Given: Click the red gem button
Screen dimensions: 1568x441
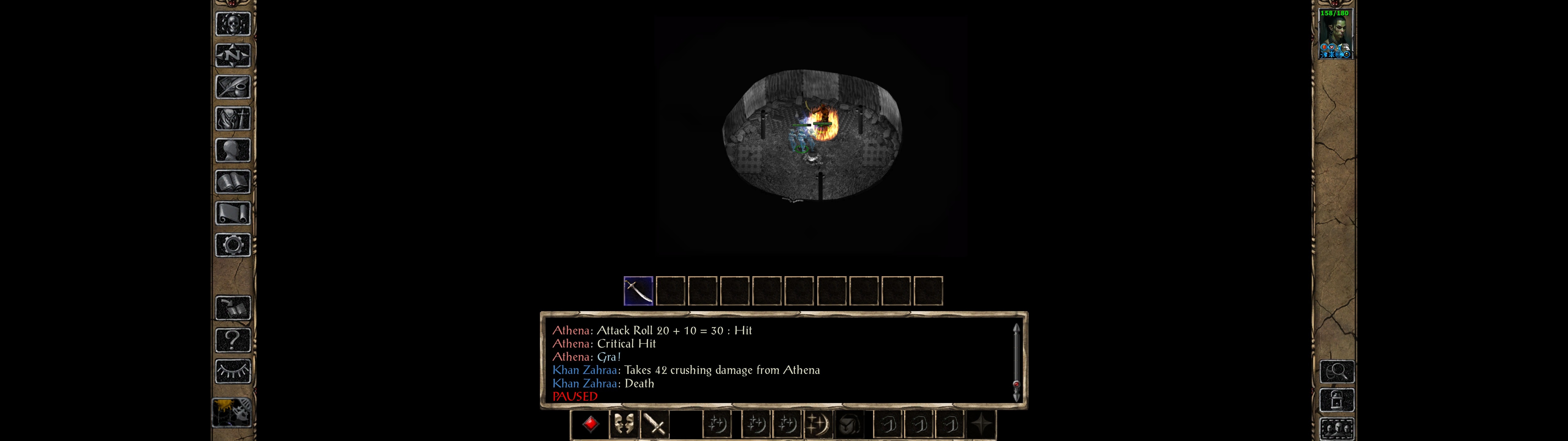Looking at the screenshot, I should 590,424.
